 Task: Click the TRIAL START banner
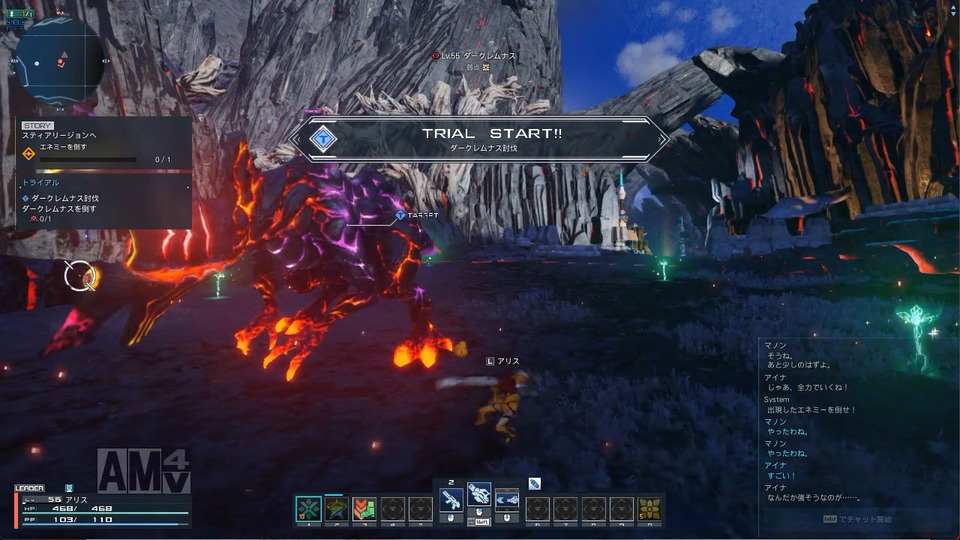tap(478, 139)
